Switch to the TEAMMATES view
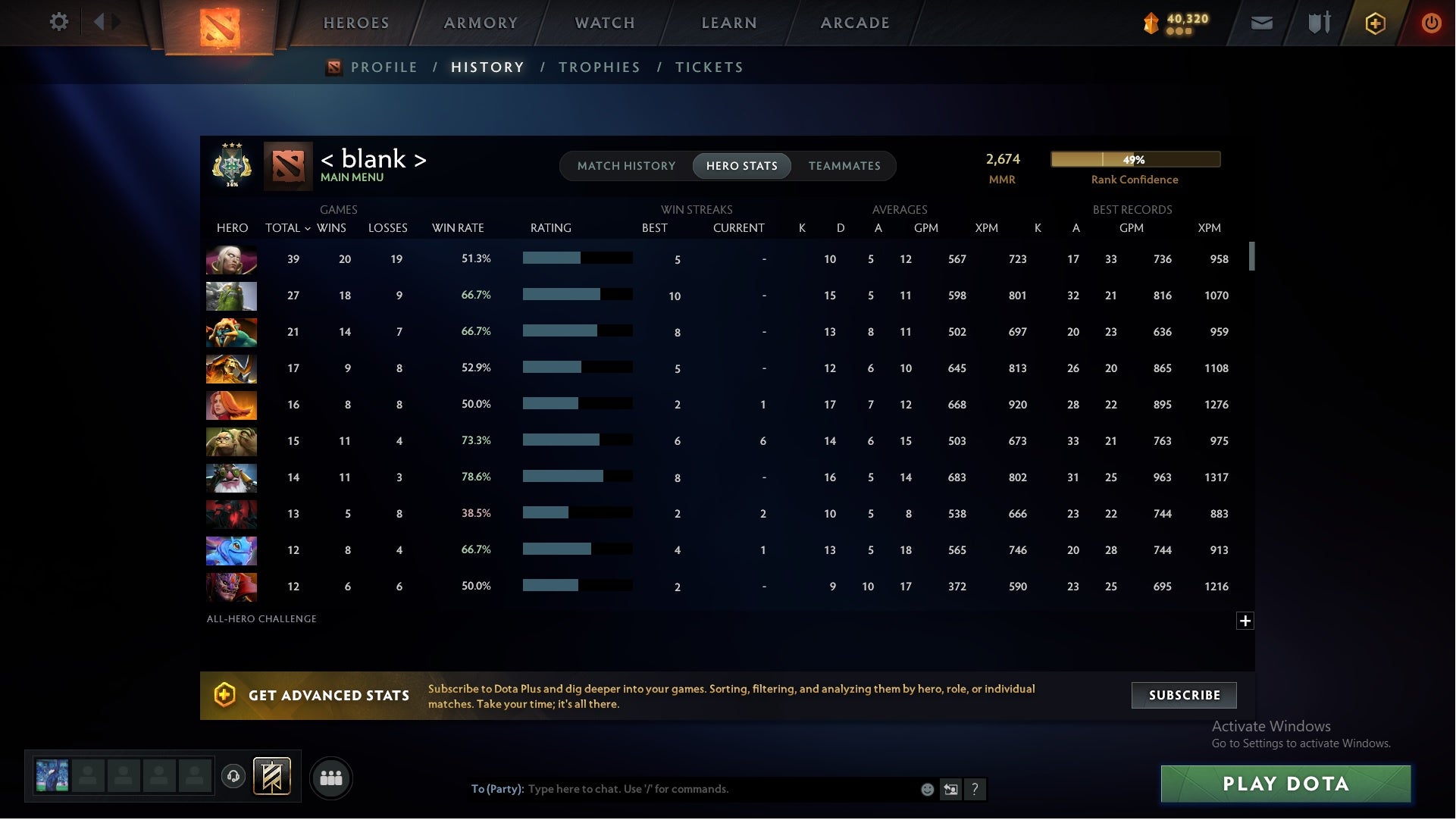 (x=844, y=165)
